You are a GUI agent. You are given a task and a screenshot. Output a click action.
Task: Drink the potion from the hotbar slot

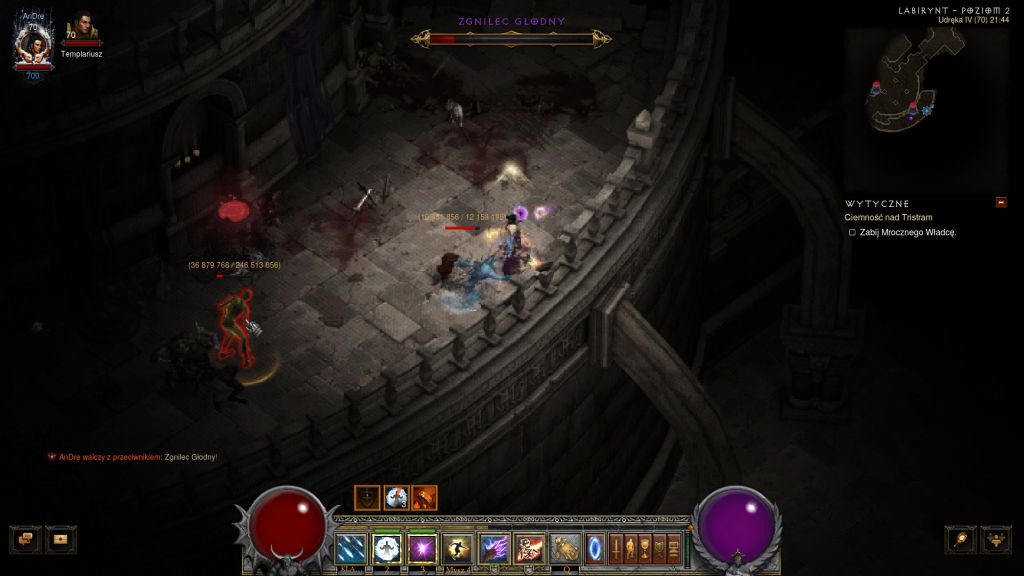[566, 548]
